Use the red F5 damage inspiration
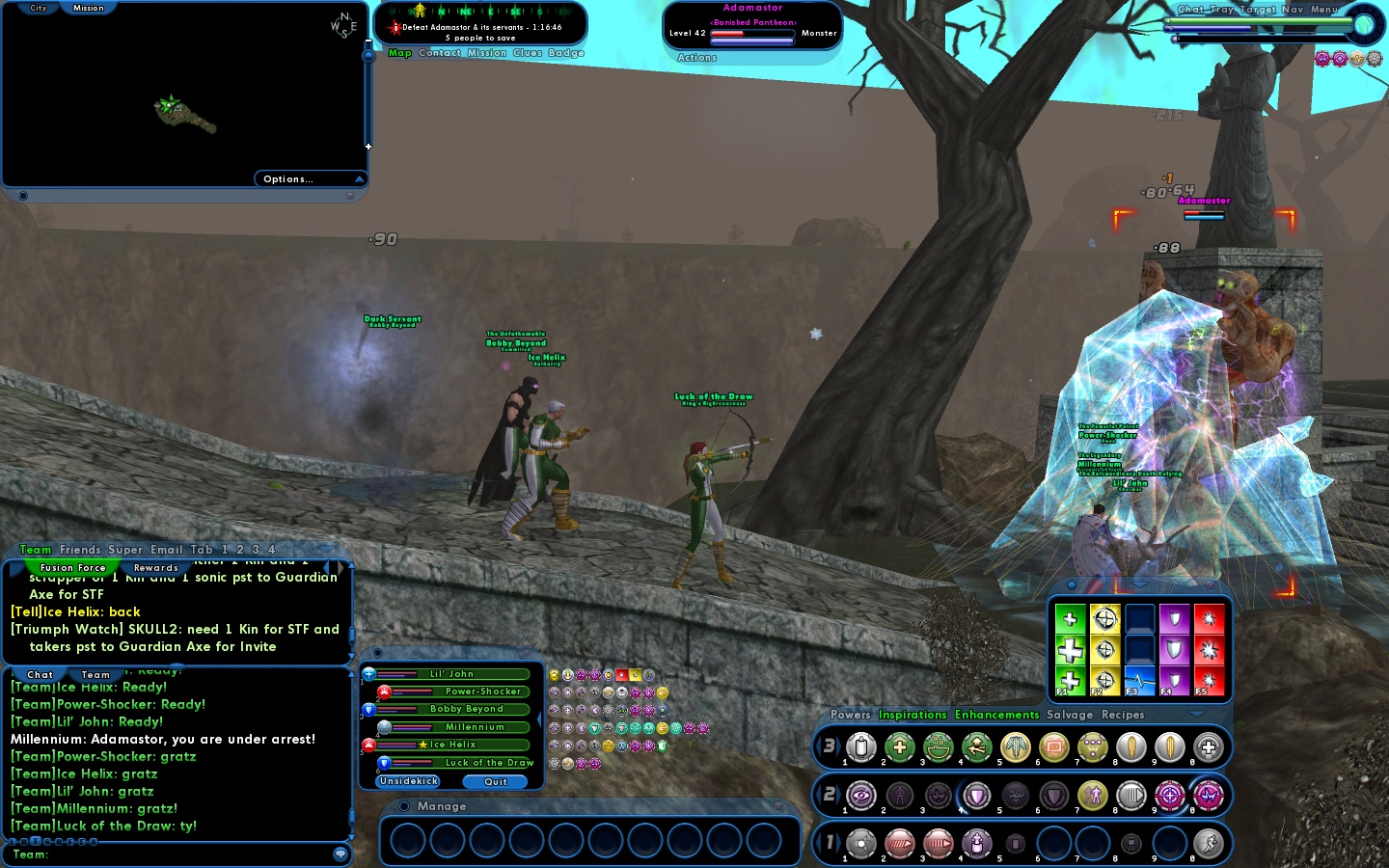This screenshot has width=1389, height=868. click(x=1209, y=680)
